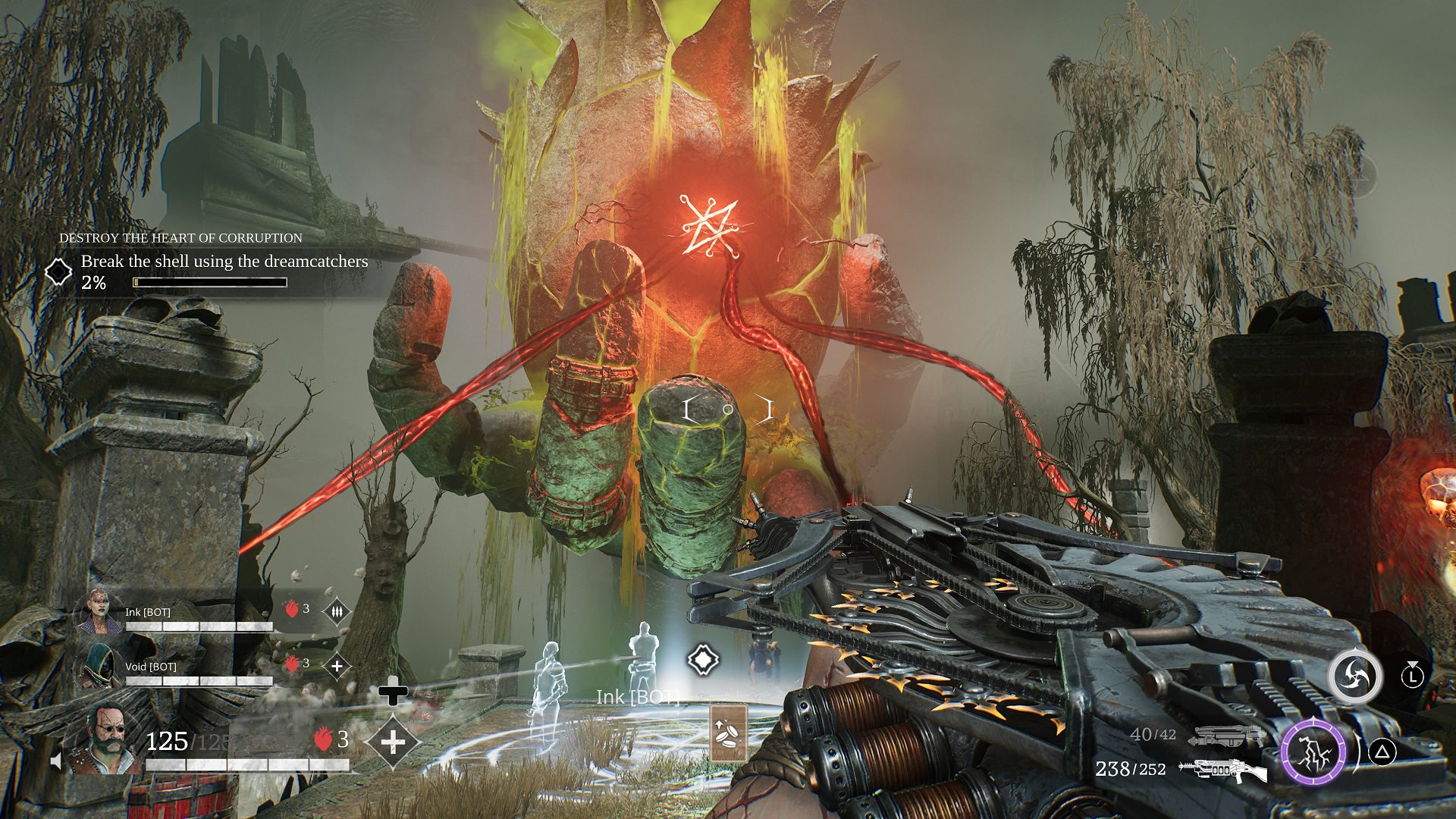Screen dimensions: 1456x819
Task: Click Ink [BOT] teammate portrait
Action: click(98, 612)
